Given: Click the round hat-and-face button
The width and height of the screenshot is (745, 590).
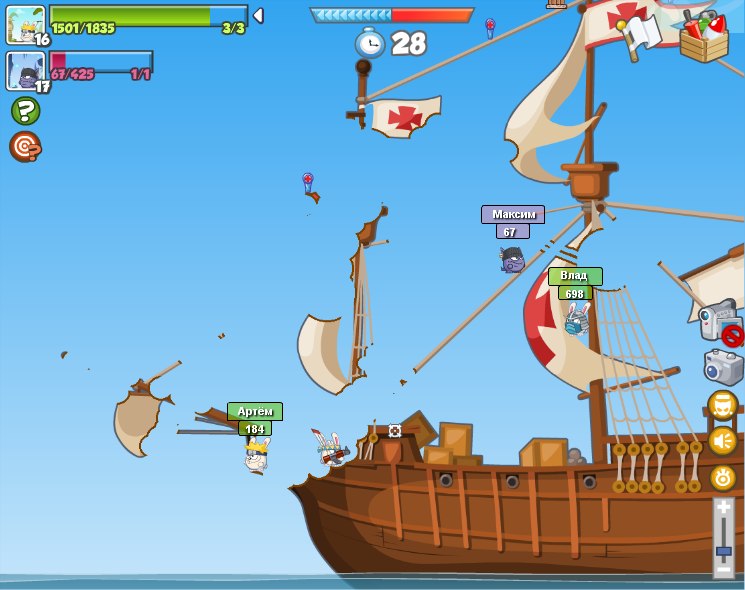Looking at the screenshot, I should (722, 405).
